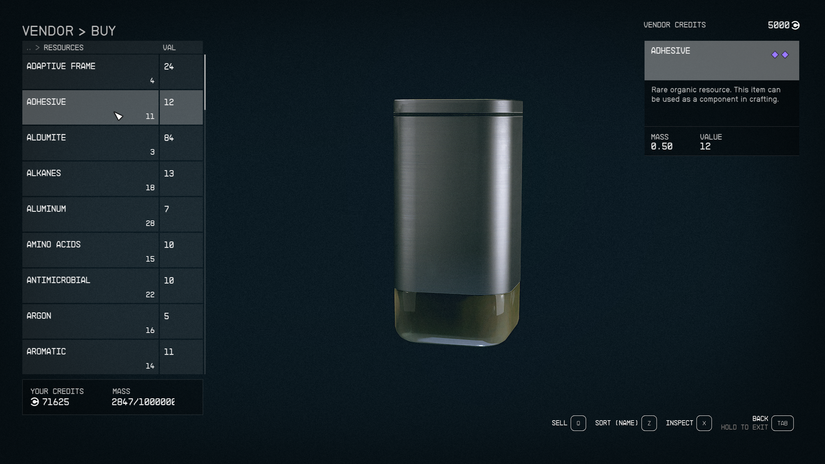
Task: Go back via the Resources breadcrumb header
Action: click(x=62, y=47)
